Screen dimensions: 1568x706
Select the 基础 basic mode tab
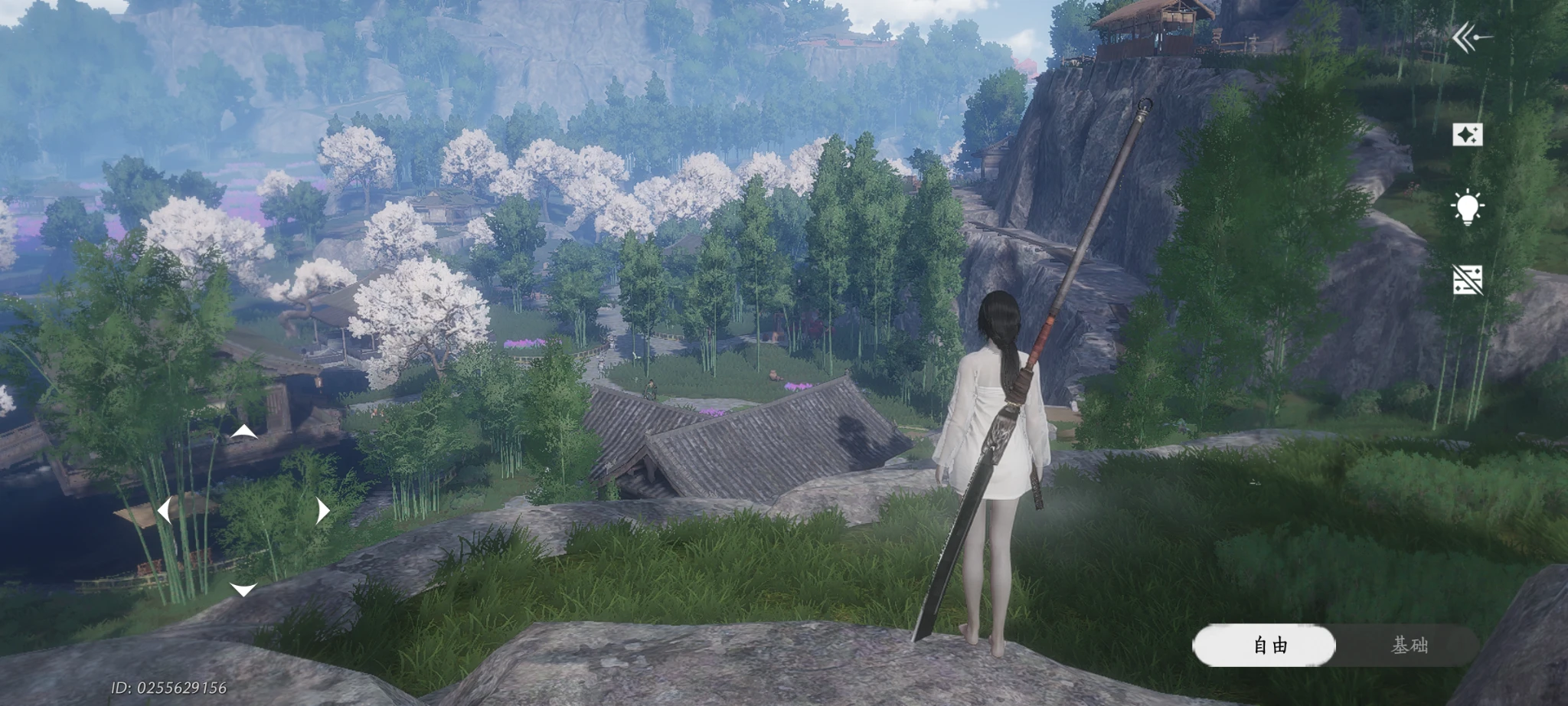[1408, 646]
